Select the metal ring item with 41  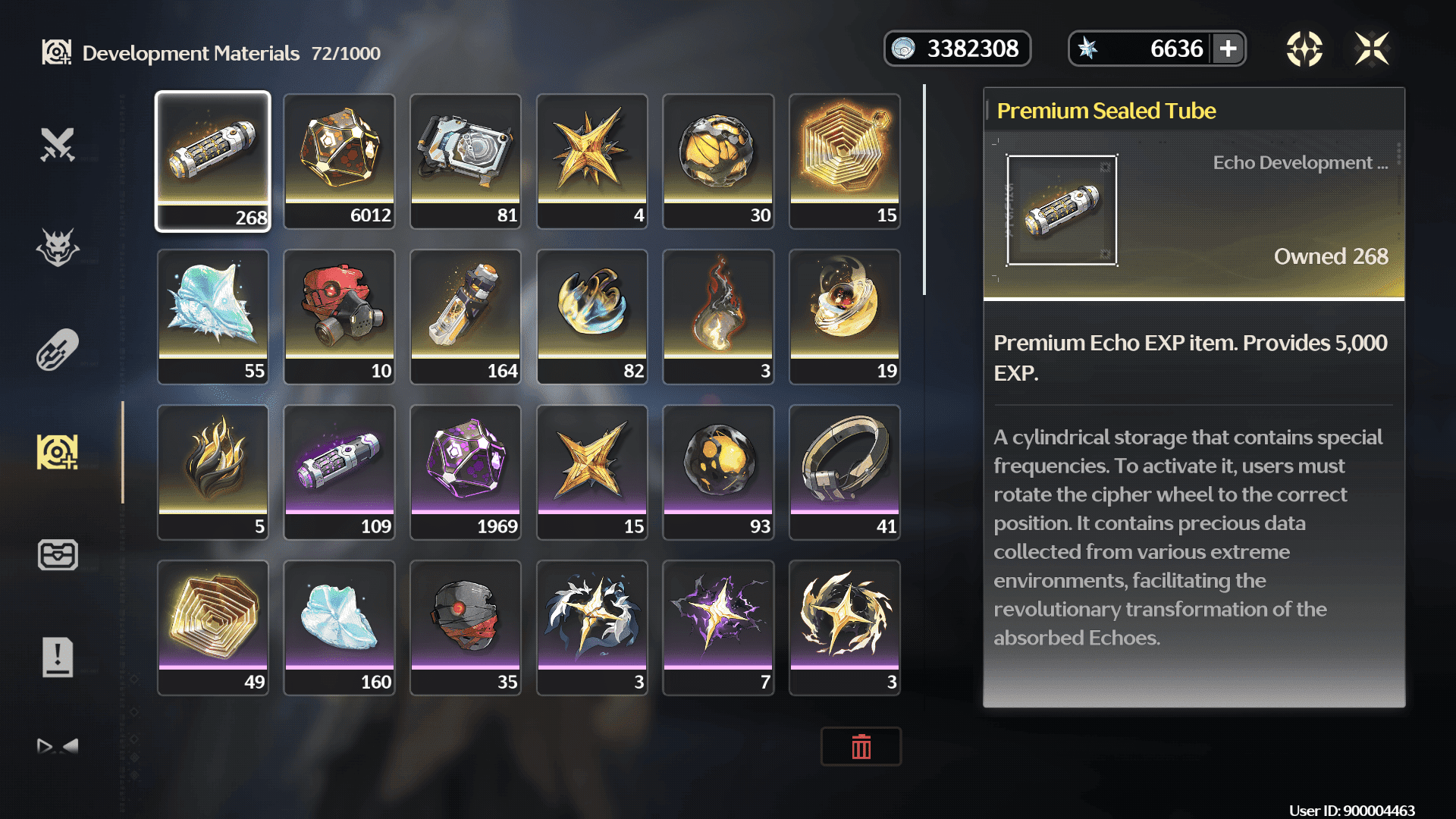[x=845, y=472]
